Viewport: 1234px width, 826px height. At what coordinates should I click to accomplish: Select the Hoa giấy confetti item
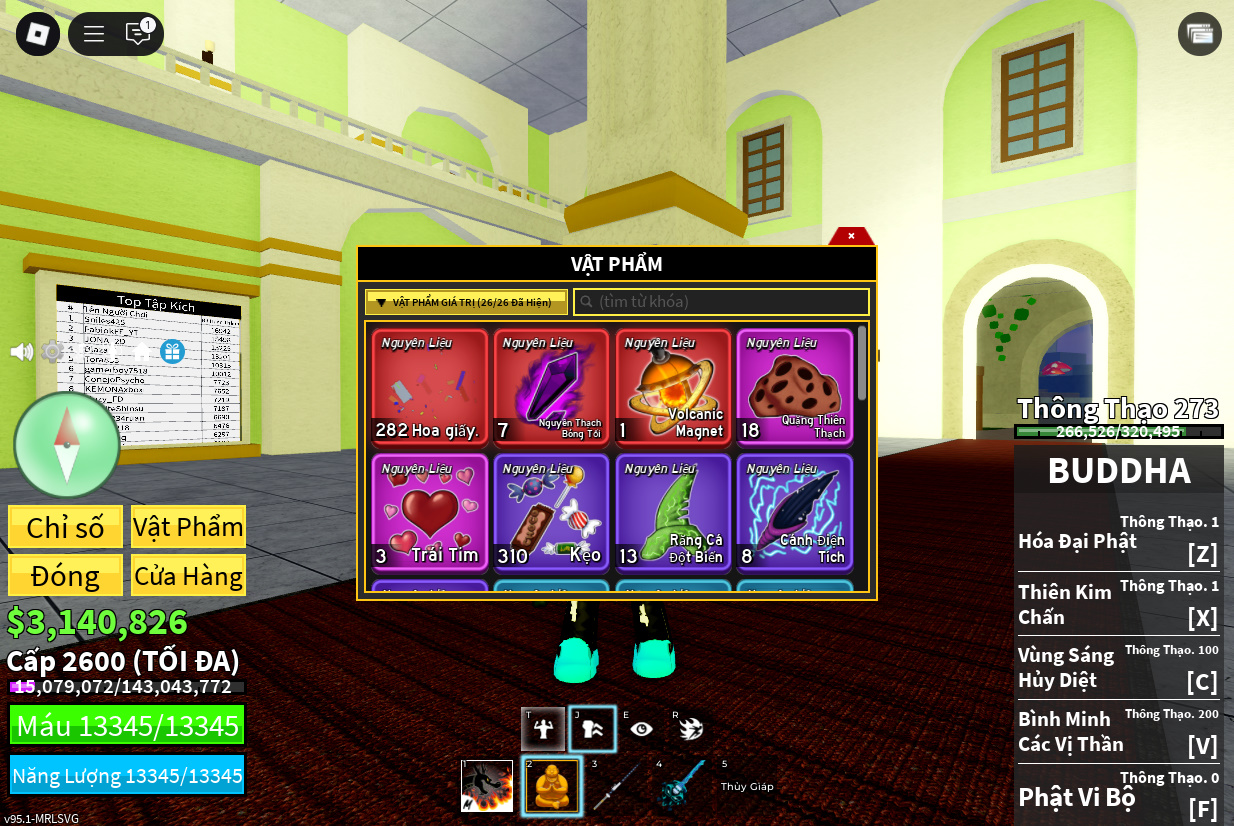pyautogui.click(x=430, y=386)
